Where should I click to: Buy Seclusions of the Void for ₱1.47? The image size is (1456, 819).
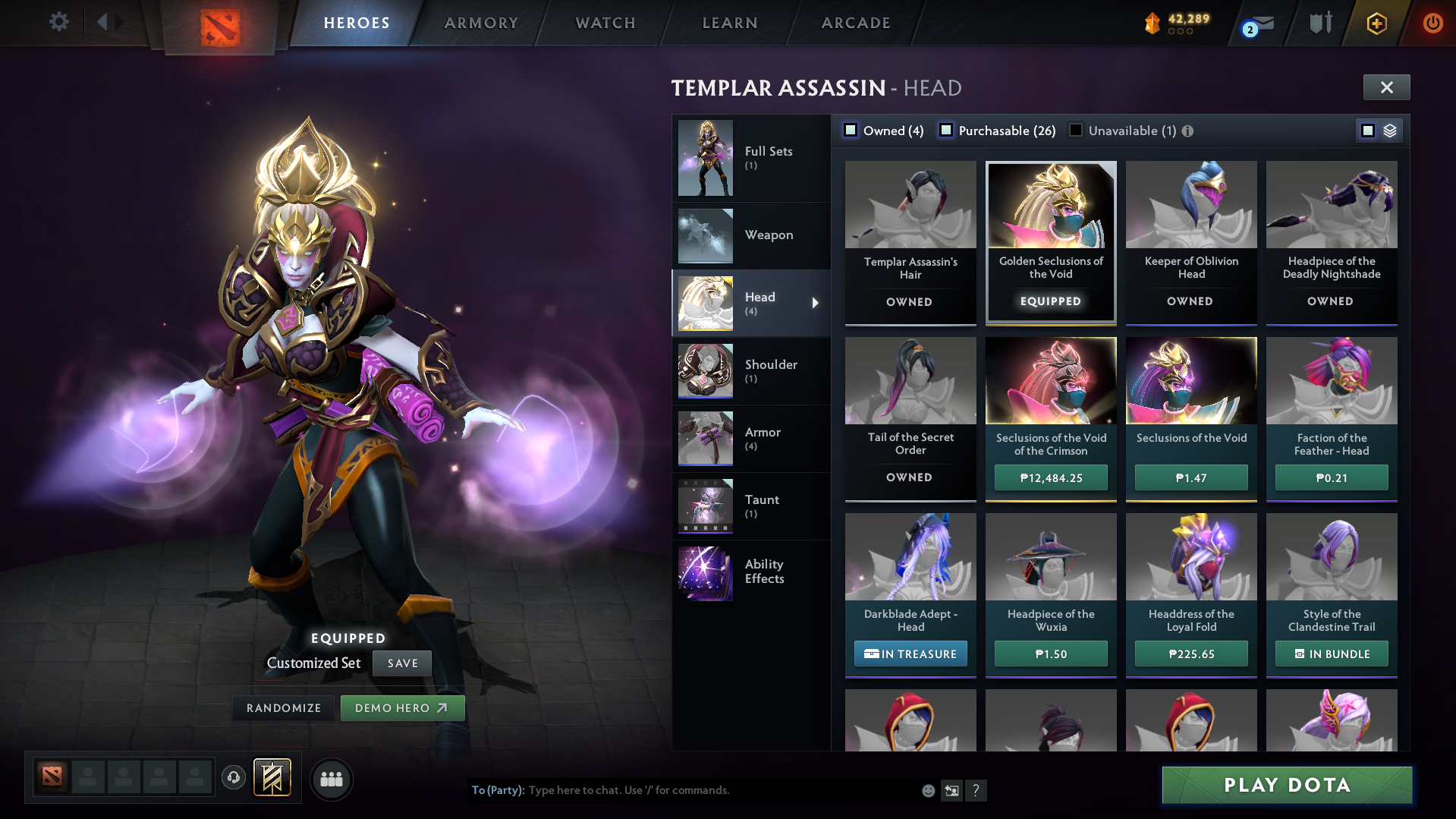click(x=1190, y=478)
